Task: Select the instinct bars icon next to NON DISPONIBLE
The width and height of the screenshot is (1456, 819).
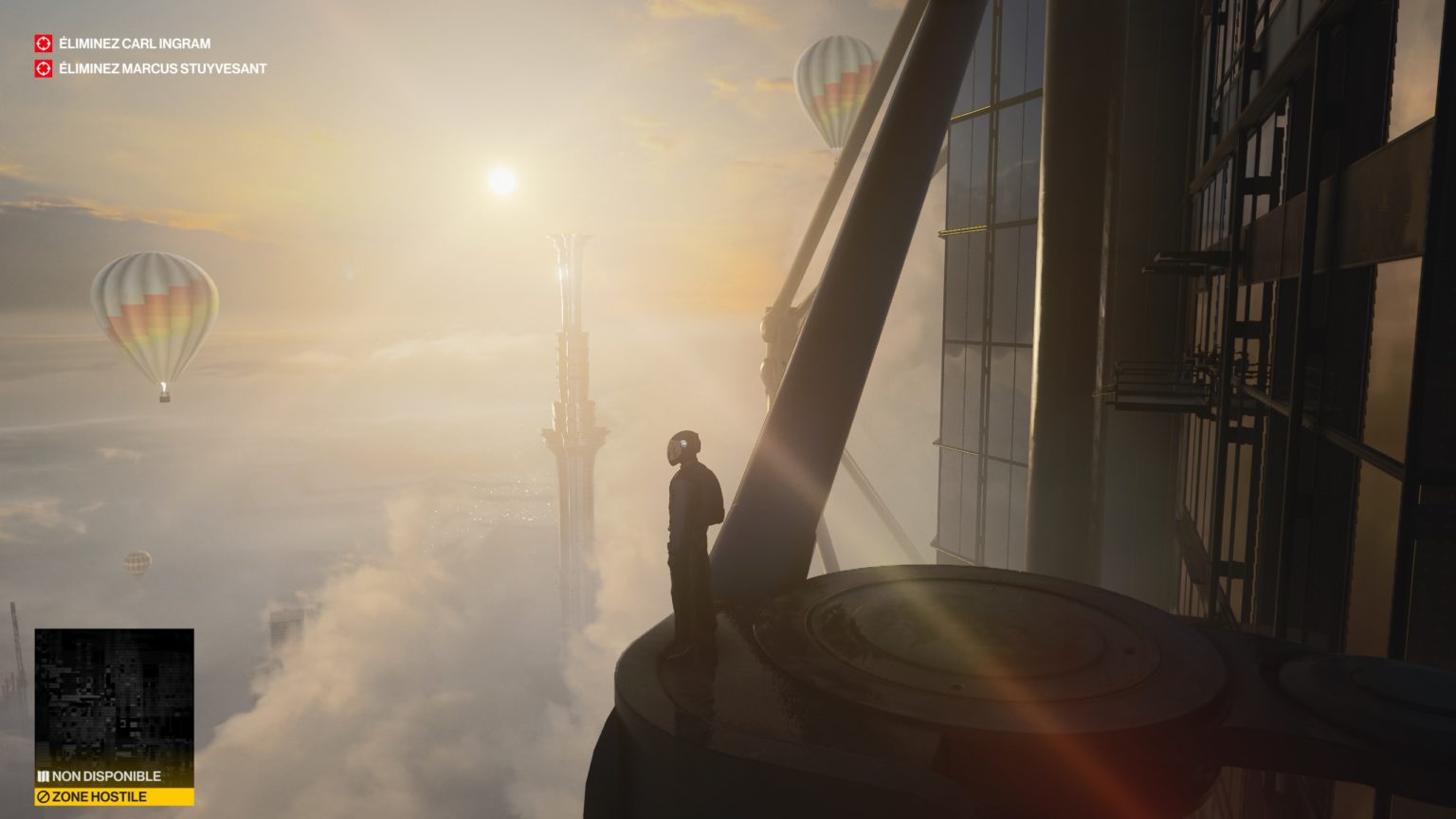Action: (x=42, y=775)
